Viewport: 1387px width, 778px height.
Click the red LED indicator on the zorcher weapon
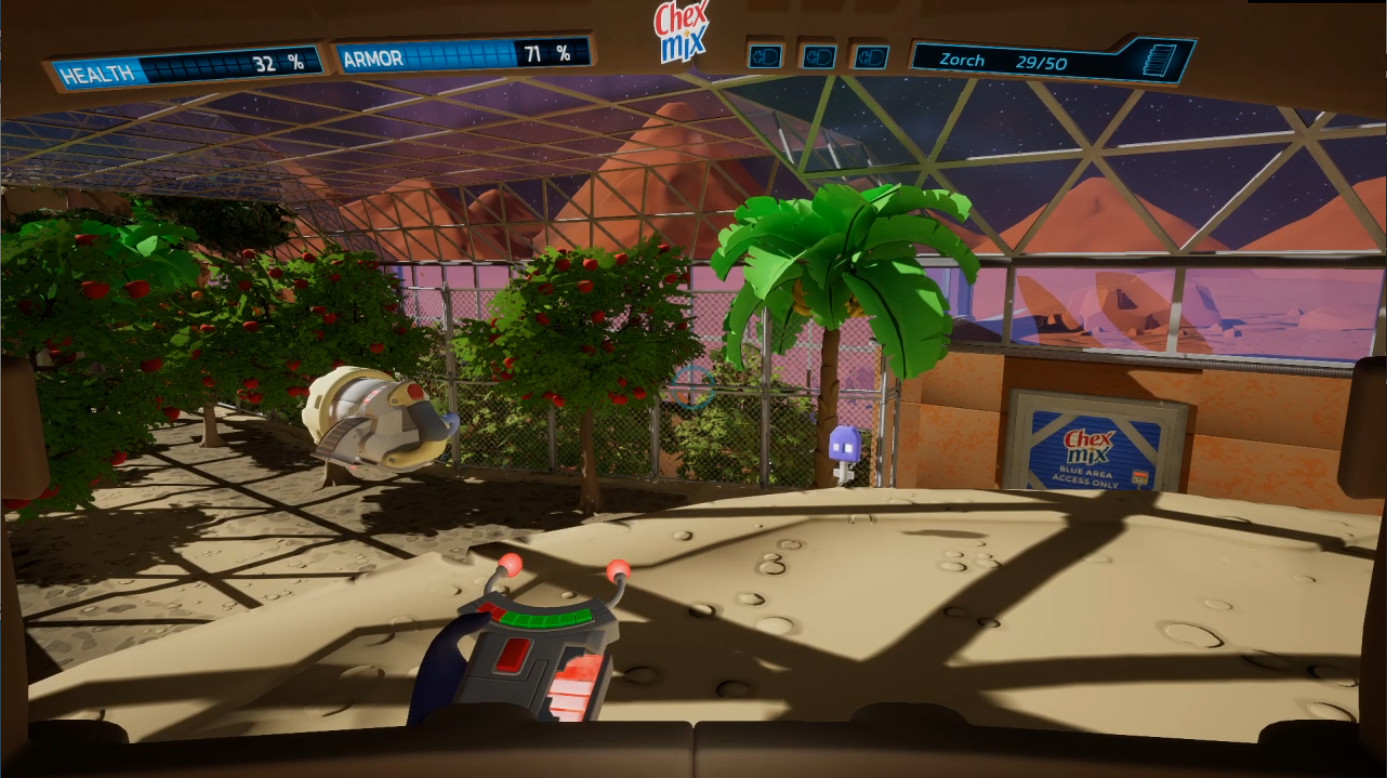(516, 655)
